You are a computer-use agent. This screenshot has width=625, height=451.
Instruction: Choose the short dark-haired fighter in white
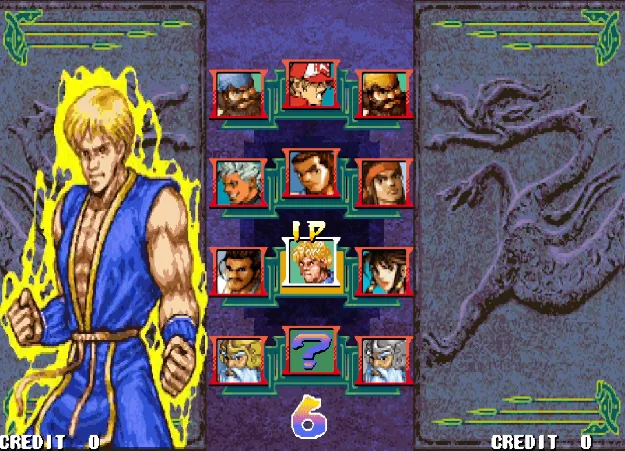tap(311, 173)
